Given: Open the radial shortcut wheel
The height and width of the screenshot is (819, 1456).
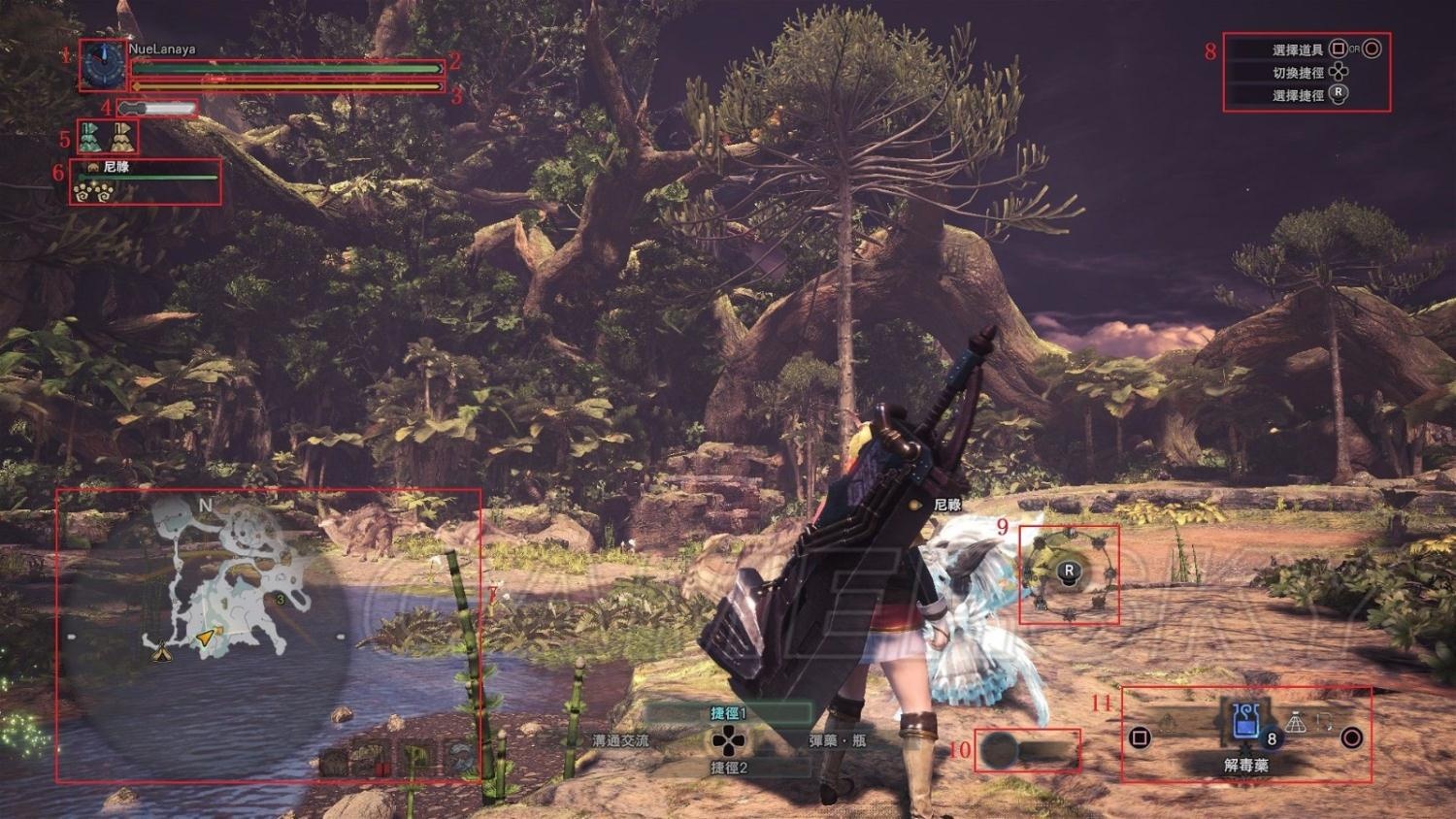Looking at the screenshot, I should (1069, 573).
